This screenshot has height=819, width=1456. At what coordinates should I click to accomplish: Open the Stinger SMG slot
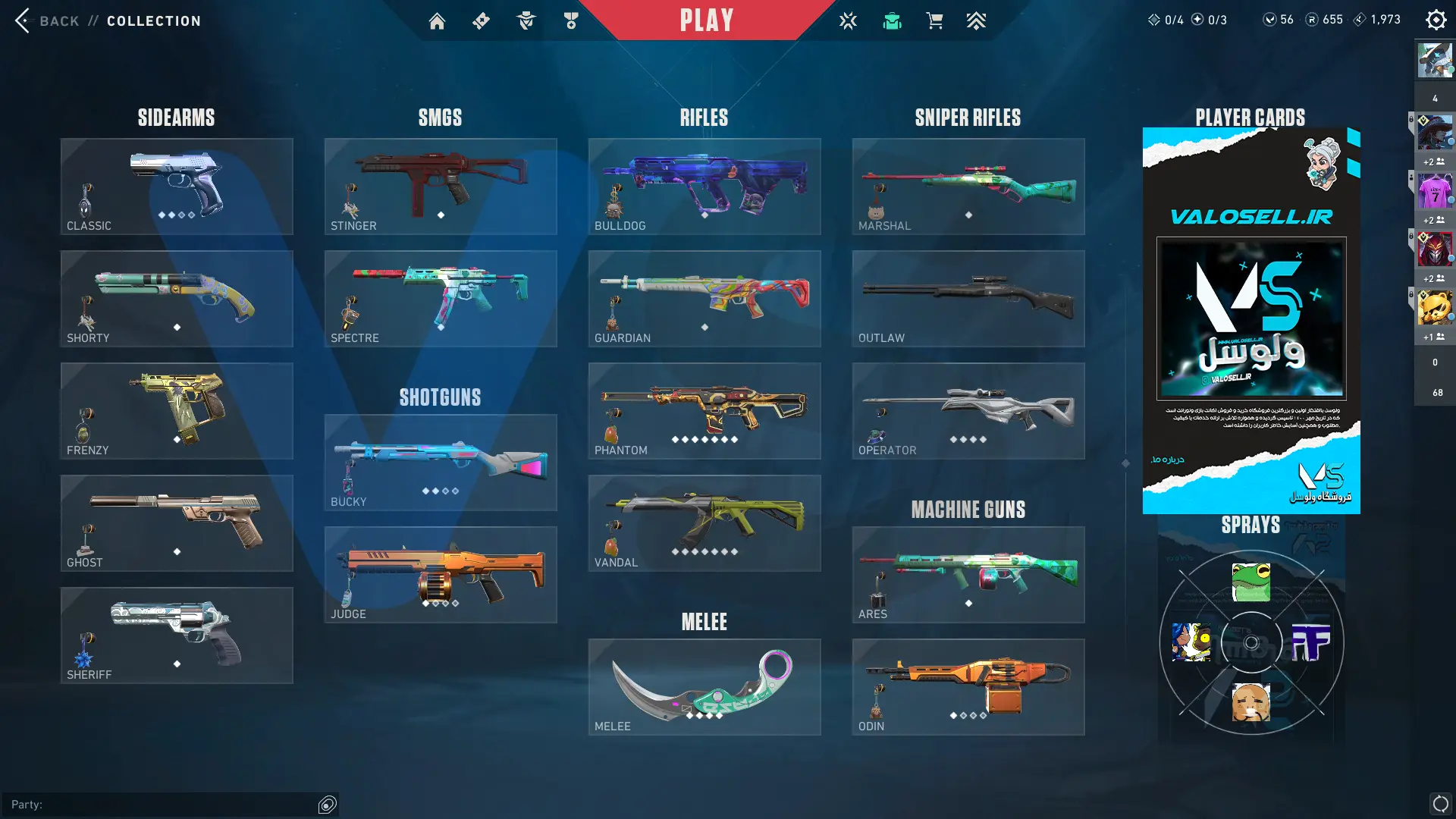tap(441, 187)
